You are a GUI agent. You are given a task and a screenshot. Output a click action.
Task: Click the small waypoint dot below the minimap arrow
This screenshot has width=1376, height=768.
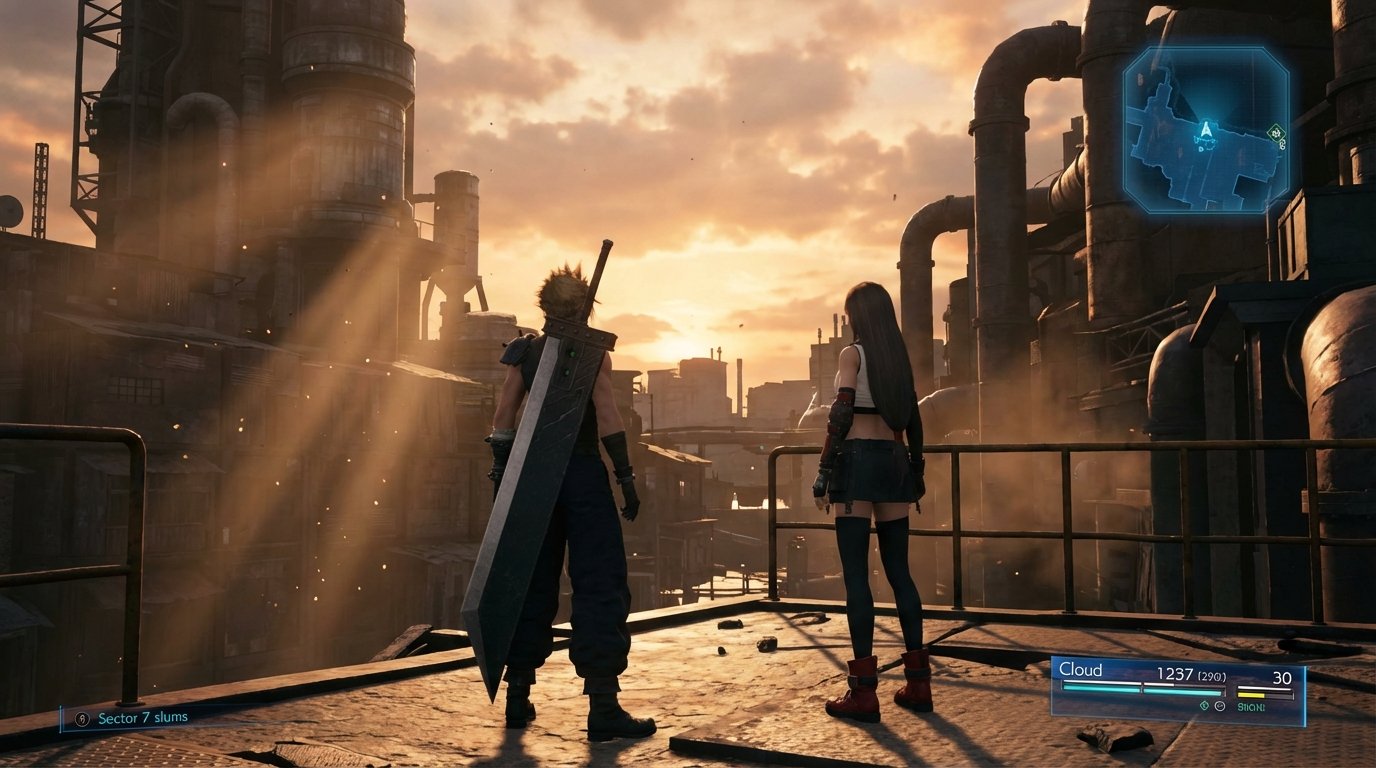(x=1201, y=150)
